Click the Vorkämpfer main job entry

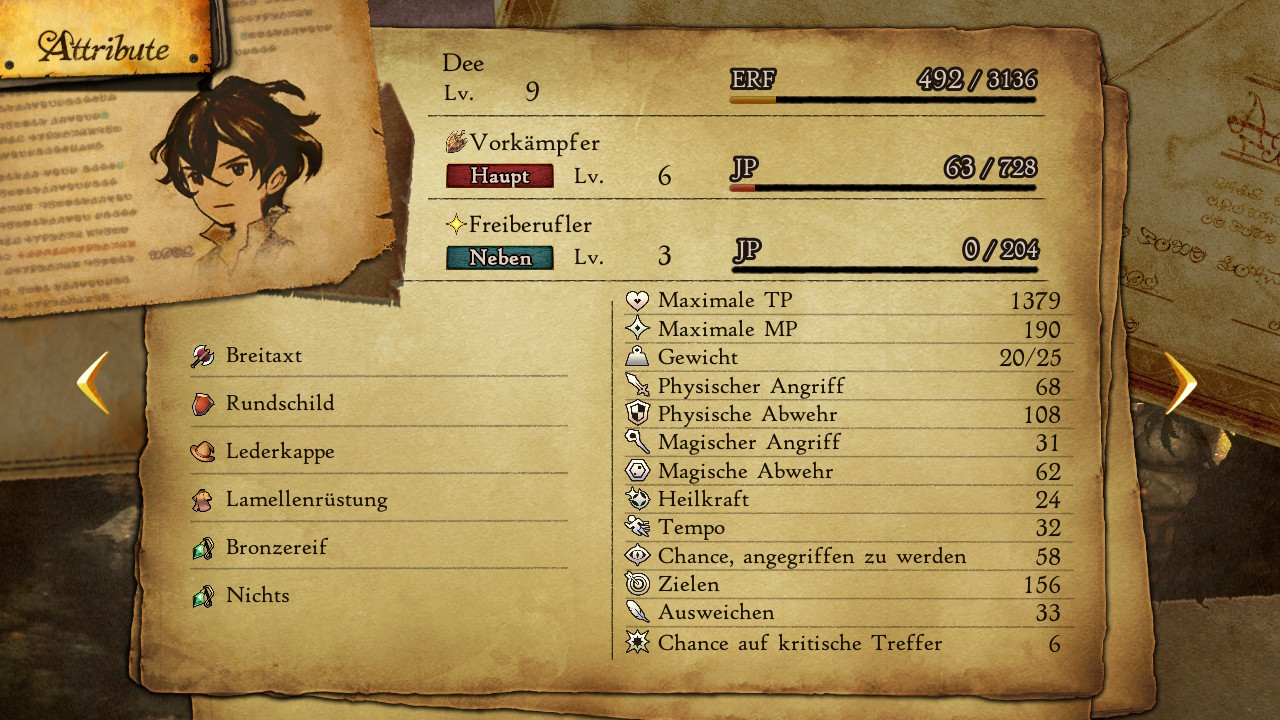pyautogui.click(x=535, y=144)
